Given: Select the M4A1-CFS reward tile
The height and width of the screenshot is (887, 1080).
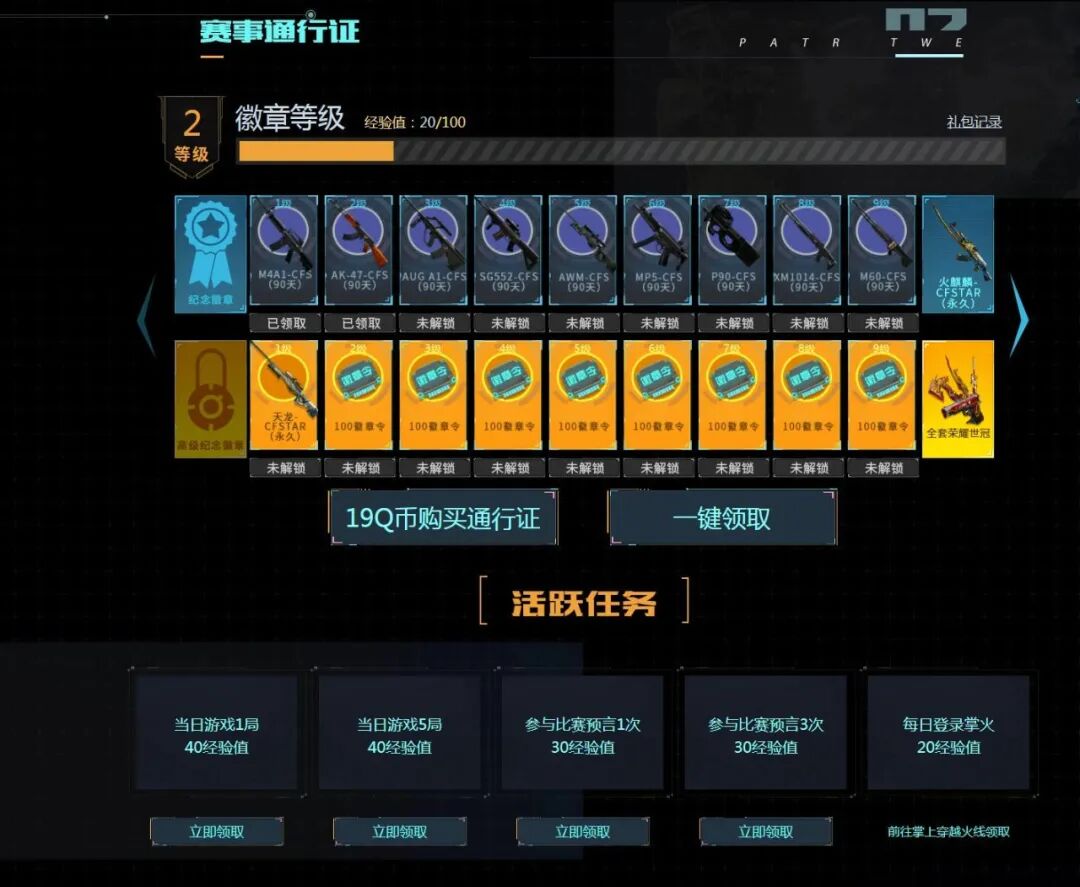Looking at the screenshot, I should pos(284,250).
